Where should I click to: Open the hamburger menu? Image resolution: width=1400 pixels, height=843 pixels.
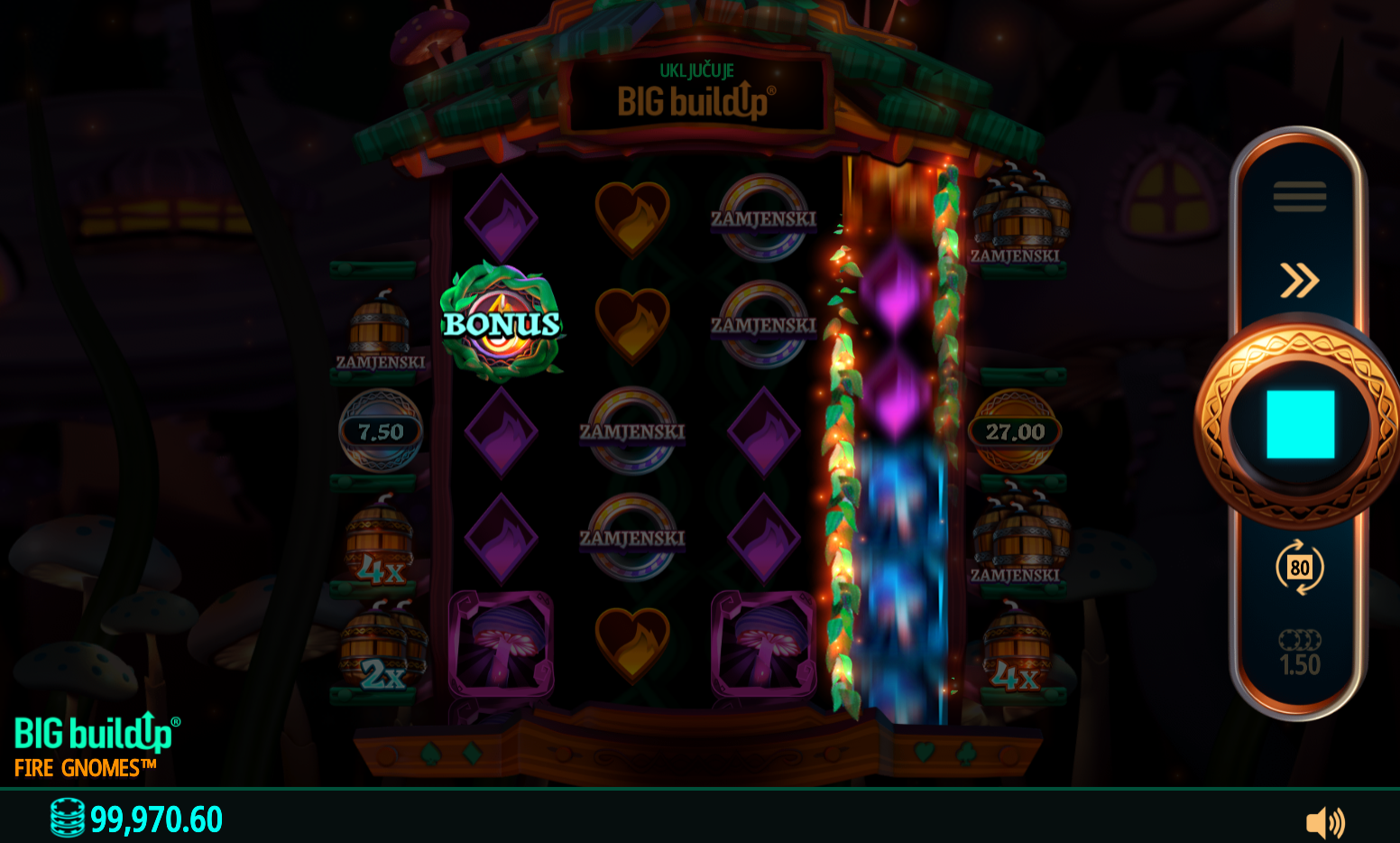[x=1299, y=196]
